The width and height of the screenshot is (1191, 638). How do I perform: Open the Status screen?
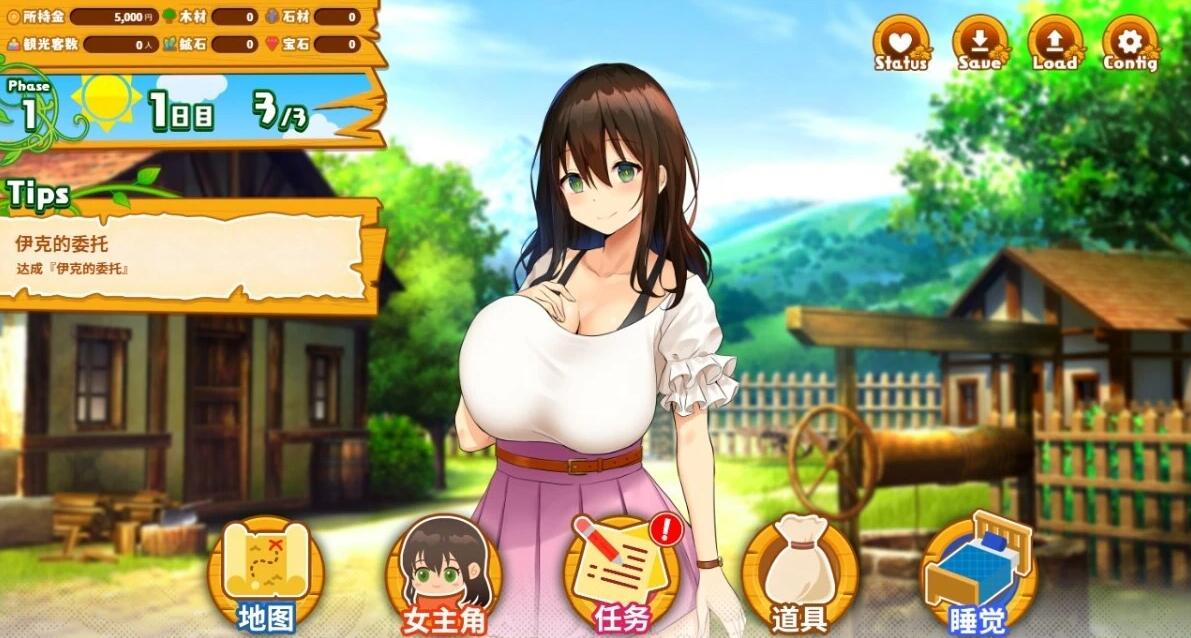coord(901,44)
